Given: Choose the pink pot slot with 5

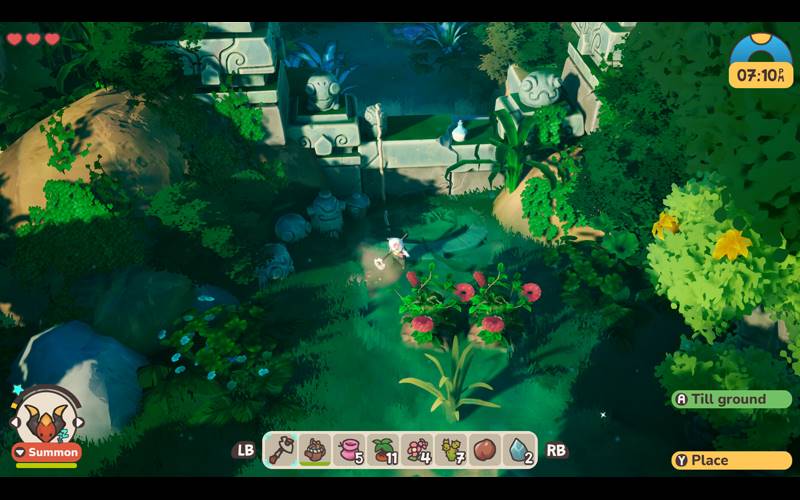Looking at the screenshot, I should pos(350,449).
